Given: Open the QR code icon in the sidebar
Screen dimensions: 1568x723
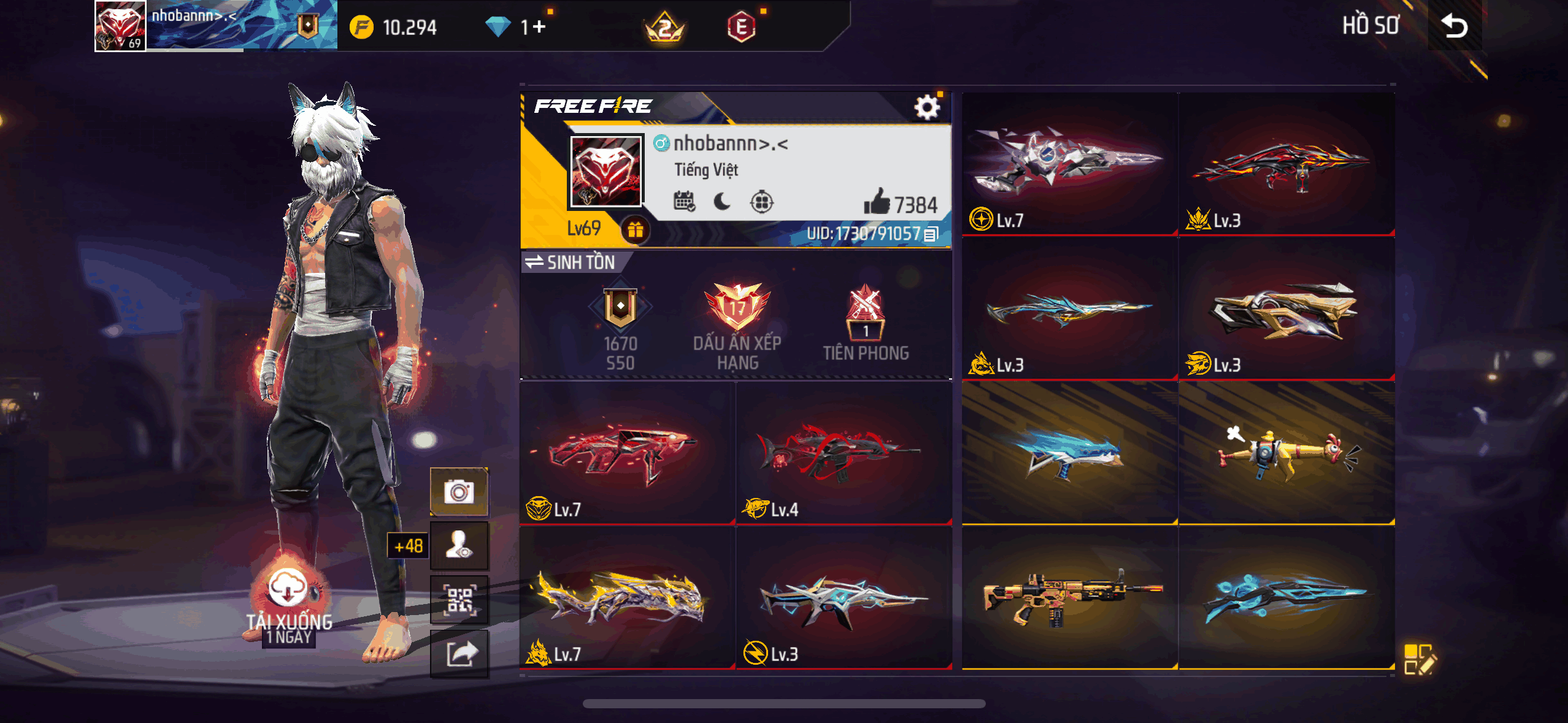Looking at the screenshot, I should [x=460, y=600].
